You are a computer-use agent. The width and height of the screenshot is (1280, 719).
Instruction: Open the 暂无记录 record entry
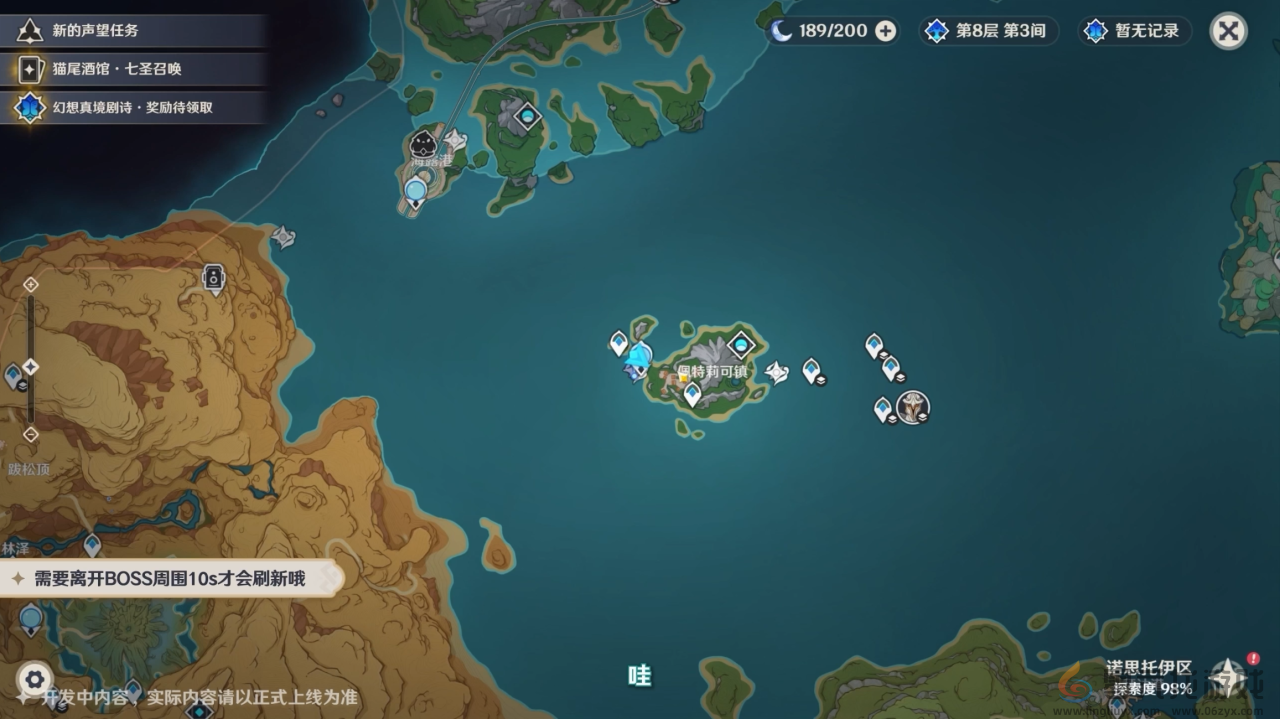(x=1135, y=31)
